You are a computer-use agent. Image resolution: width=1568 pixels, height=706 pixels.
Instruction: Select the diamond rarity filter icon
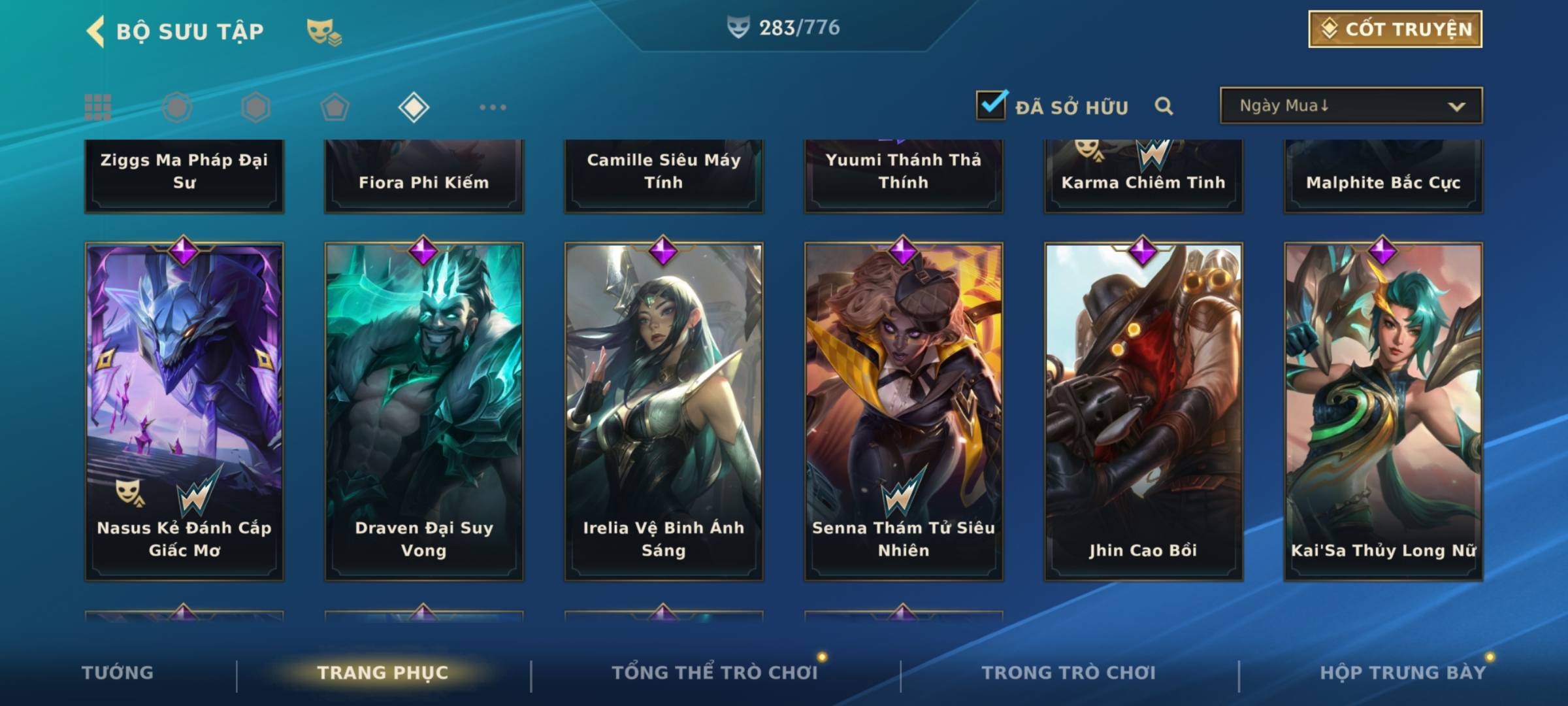pos(414,107)
